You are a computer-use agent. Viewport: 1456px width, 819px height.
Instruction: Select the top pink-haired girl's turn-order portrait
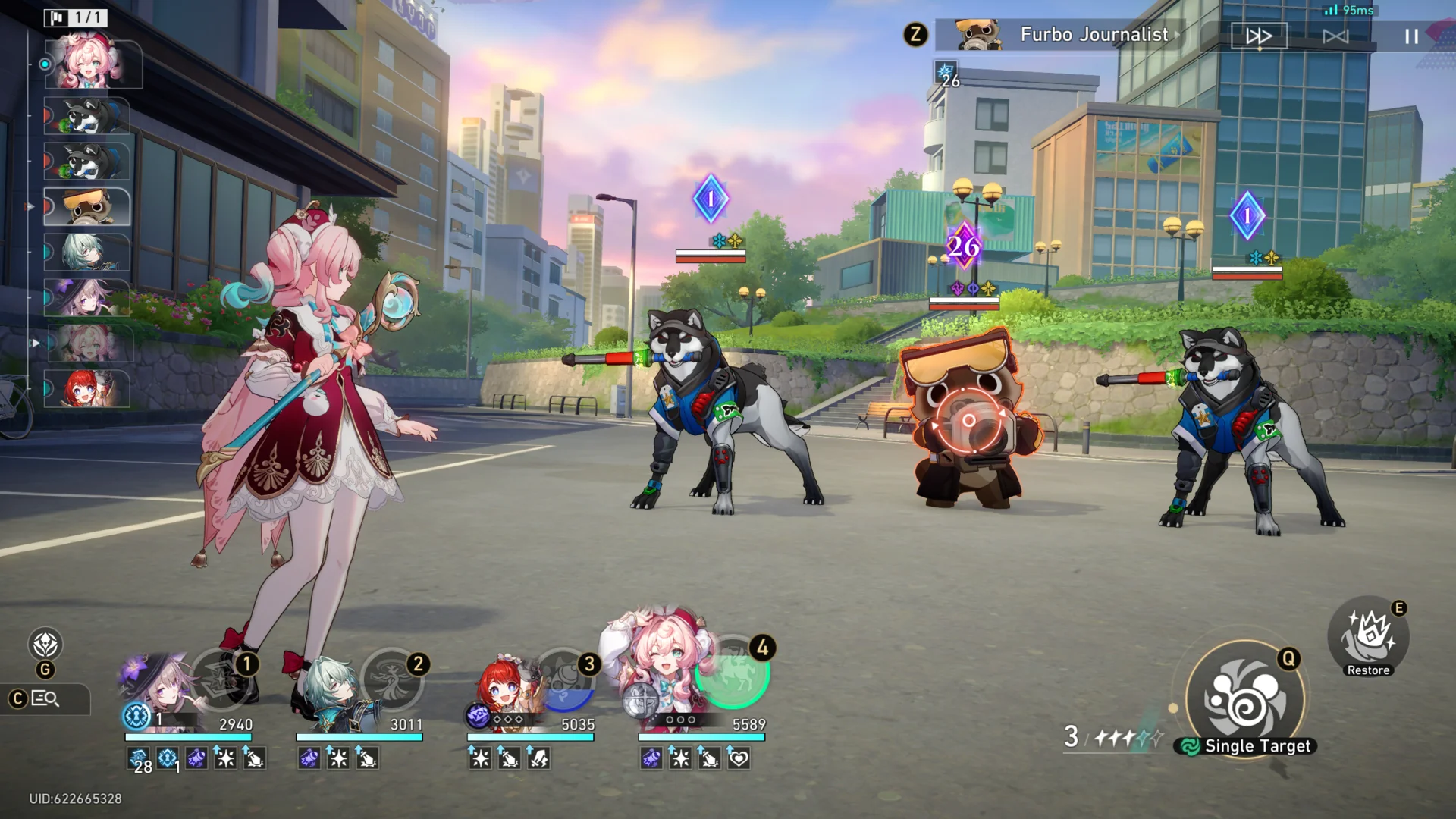(x=93, y=64)
